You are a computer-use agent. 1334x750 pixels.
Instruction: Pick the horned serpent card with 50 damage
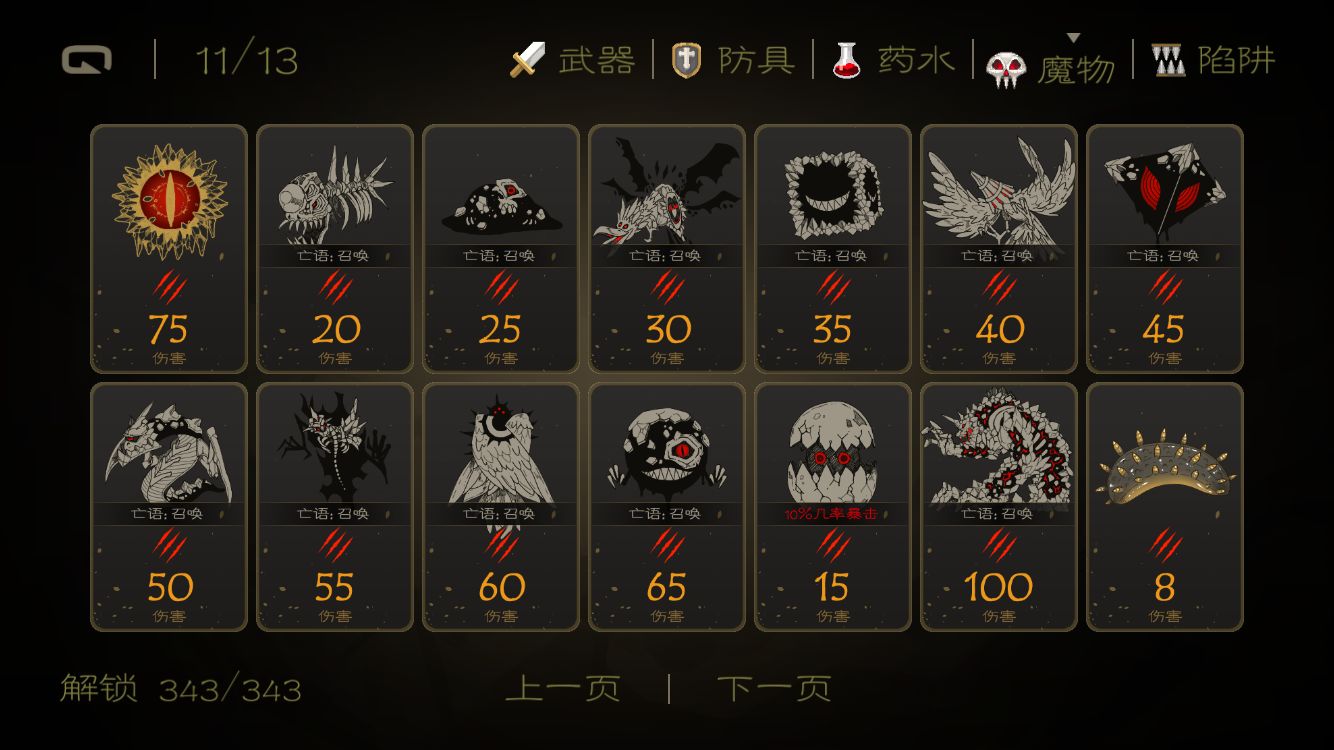(x=169, y=507)
